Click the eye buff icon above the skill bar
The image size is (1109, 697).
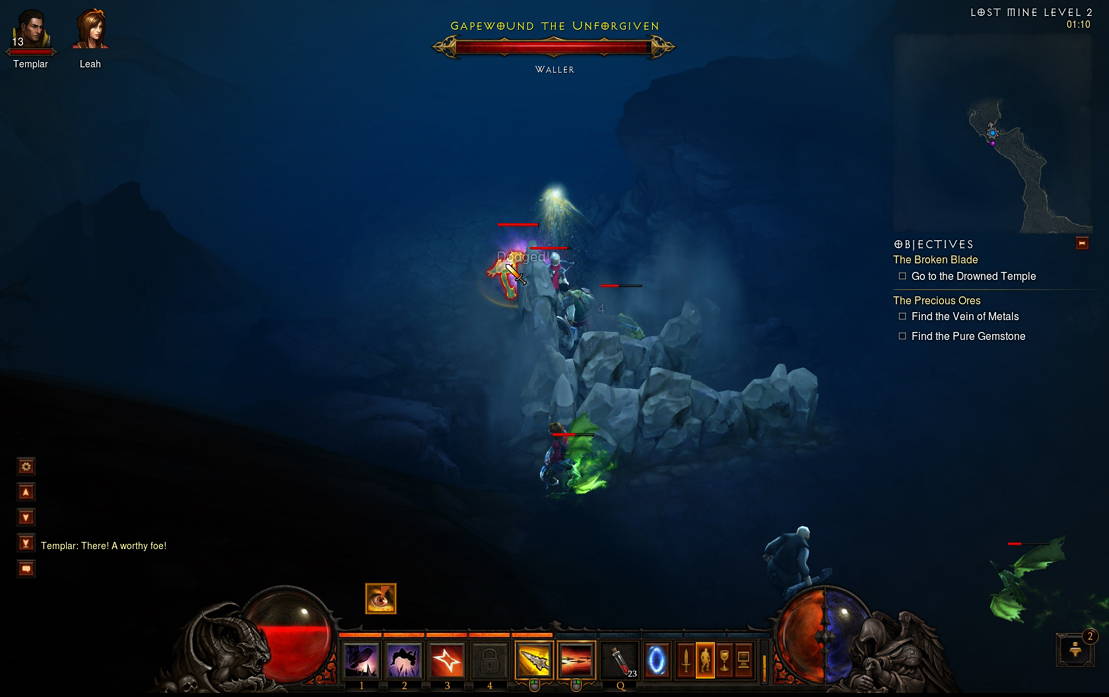tap(380, 598)
